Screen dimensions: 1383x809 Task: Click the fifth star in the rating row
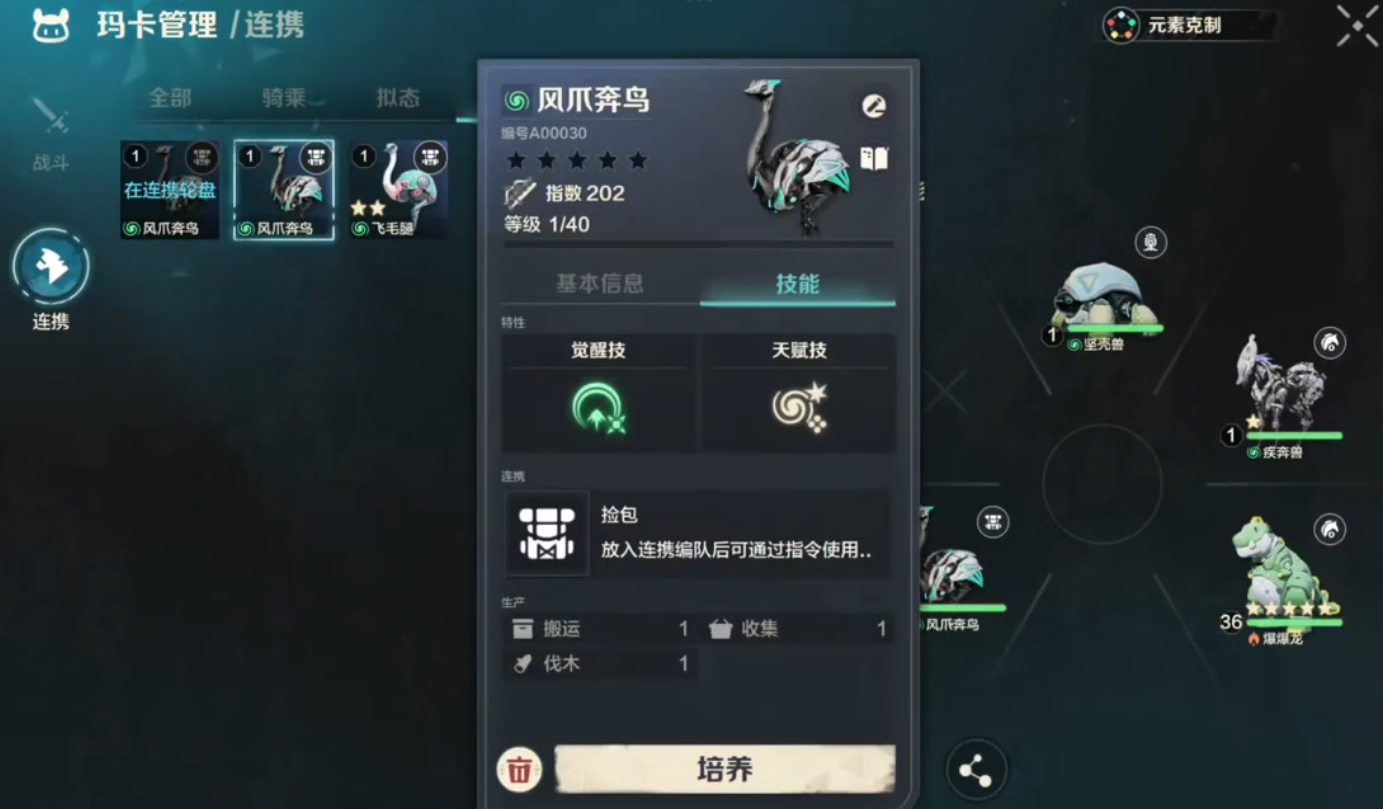tap(637, 160)
